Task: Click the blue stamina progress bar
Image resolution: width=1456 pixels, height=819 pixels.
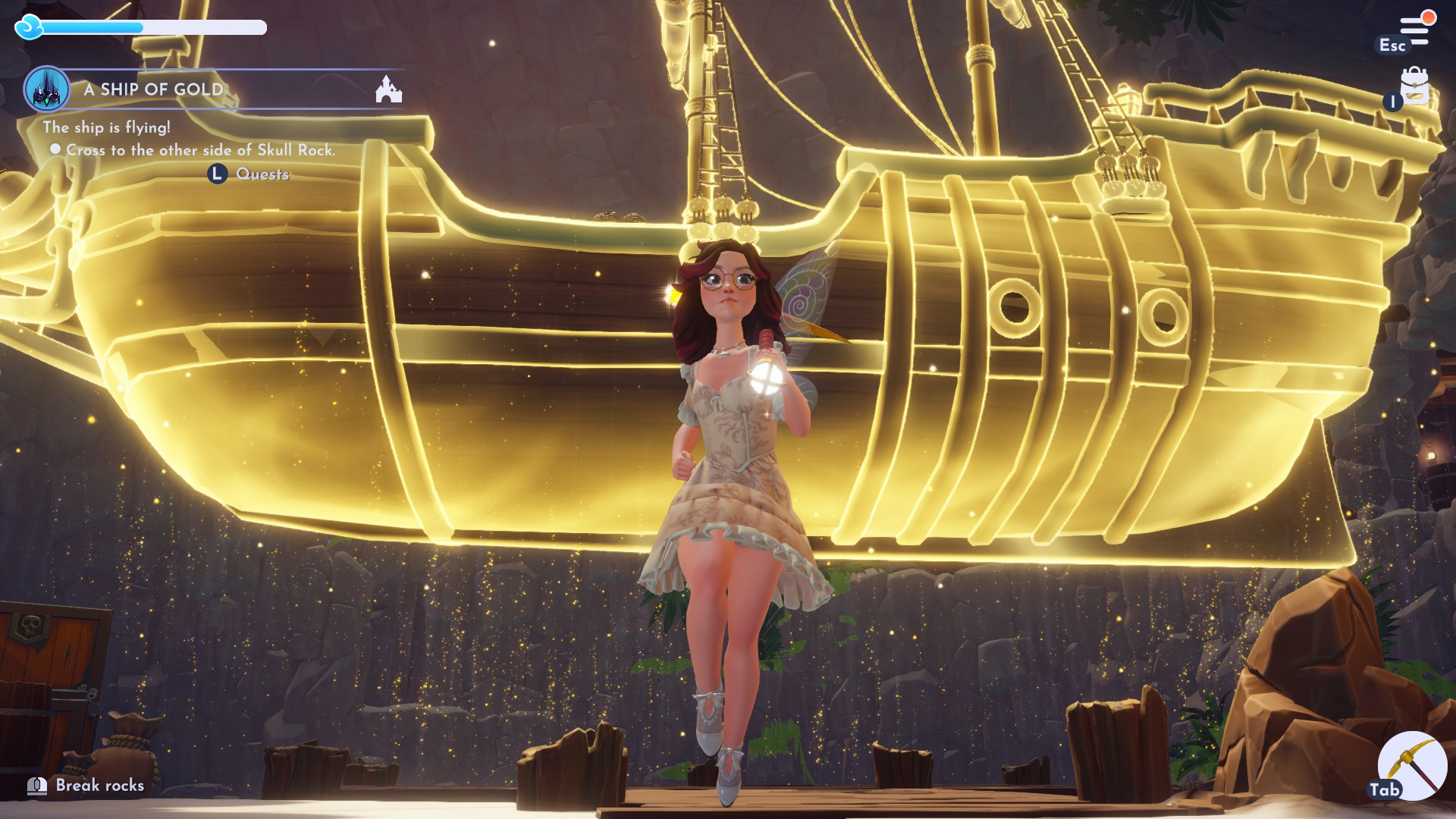Action: 91,28
